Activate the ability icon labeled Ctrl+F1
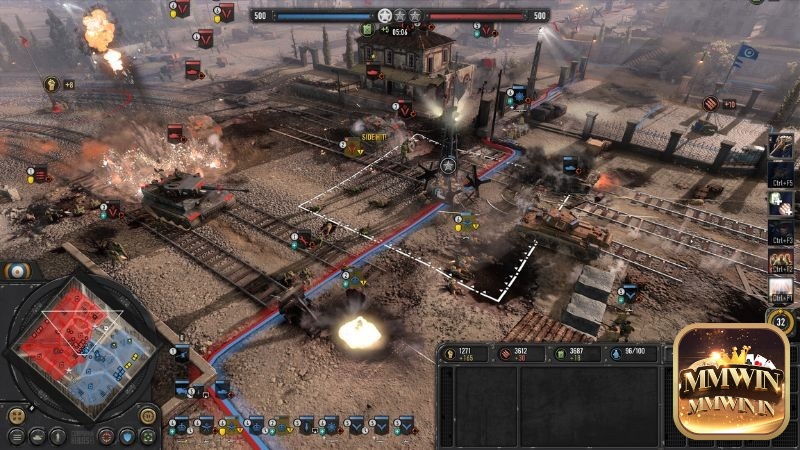The width and height of the screenshot is (800, 450). click(781, 289)
